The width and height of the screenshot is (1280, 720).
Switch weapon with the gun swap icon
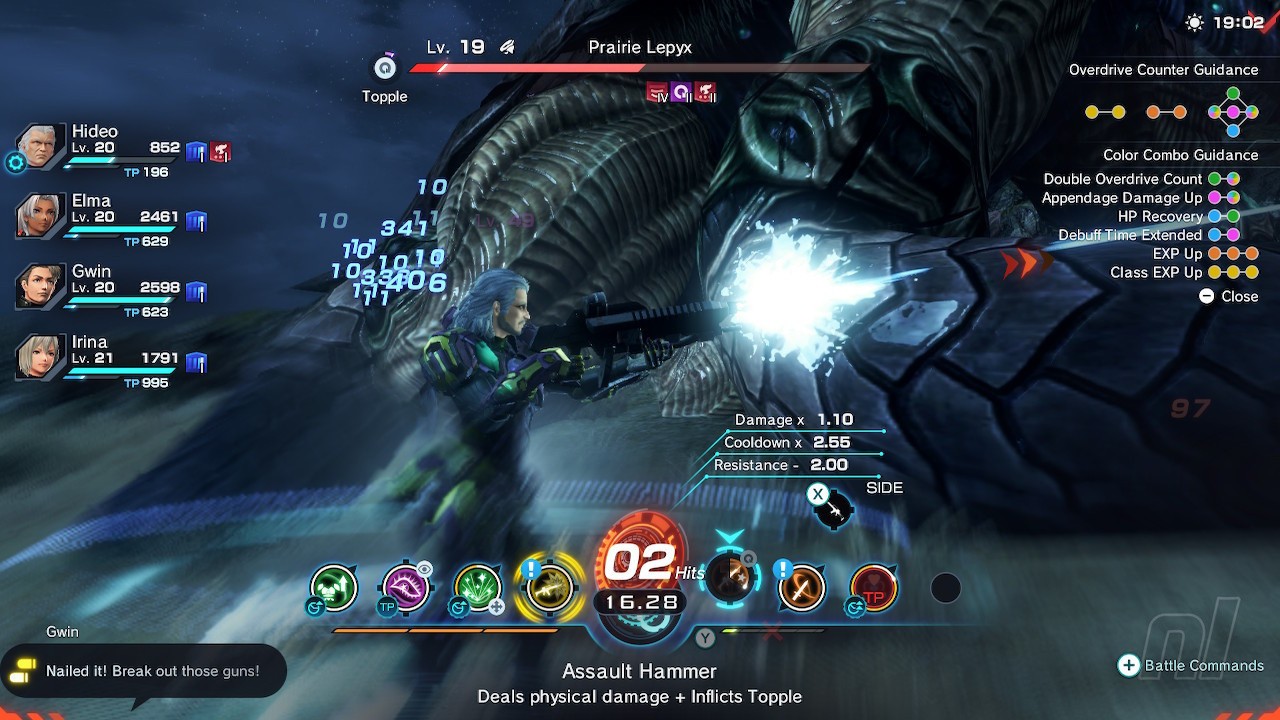click(x=832, y=509)
